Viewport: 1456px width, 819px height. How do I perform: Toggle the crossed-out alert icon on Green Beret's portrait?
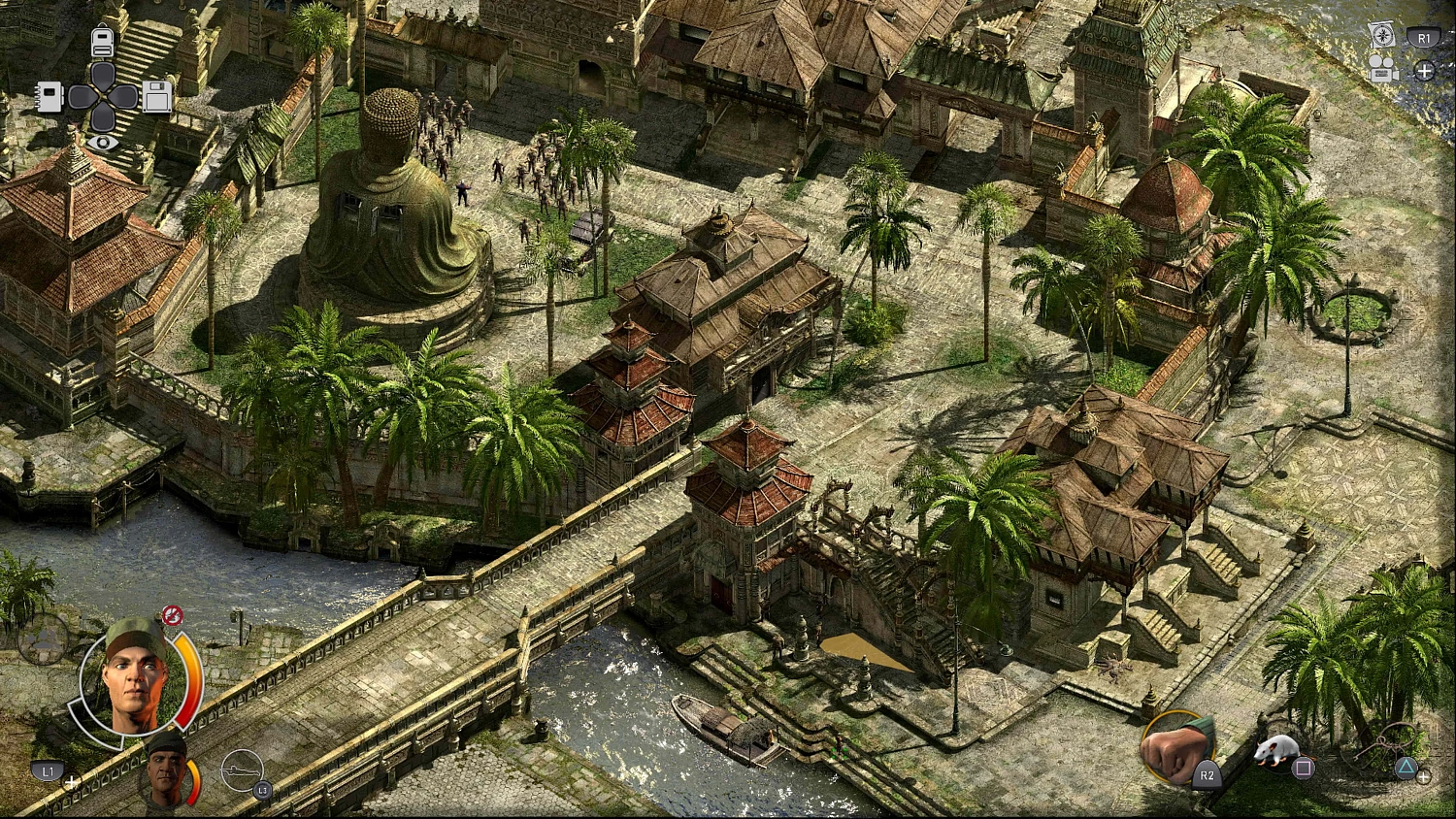tap(172, 615)
